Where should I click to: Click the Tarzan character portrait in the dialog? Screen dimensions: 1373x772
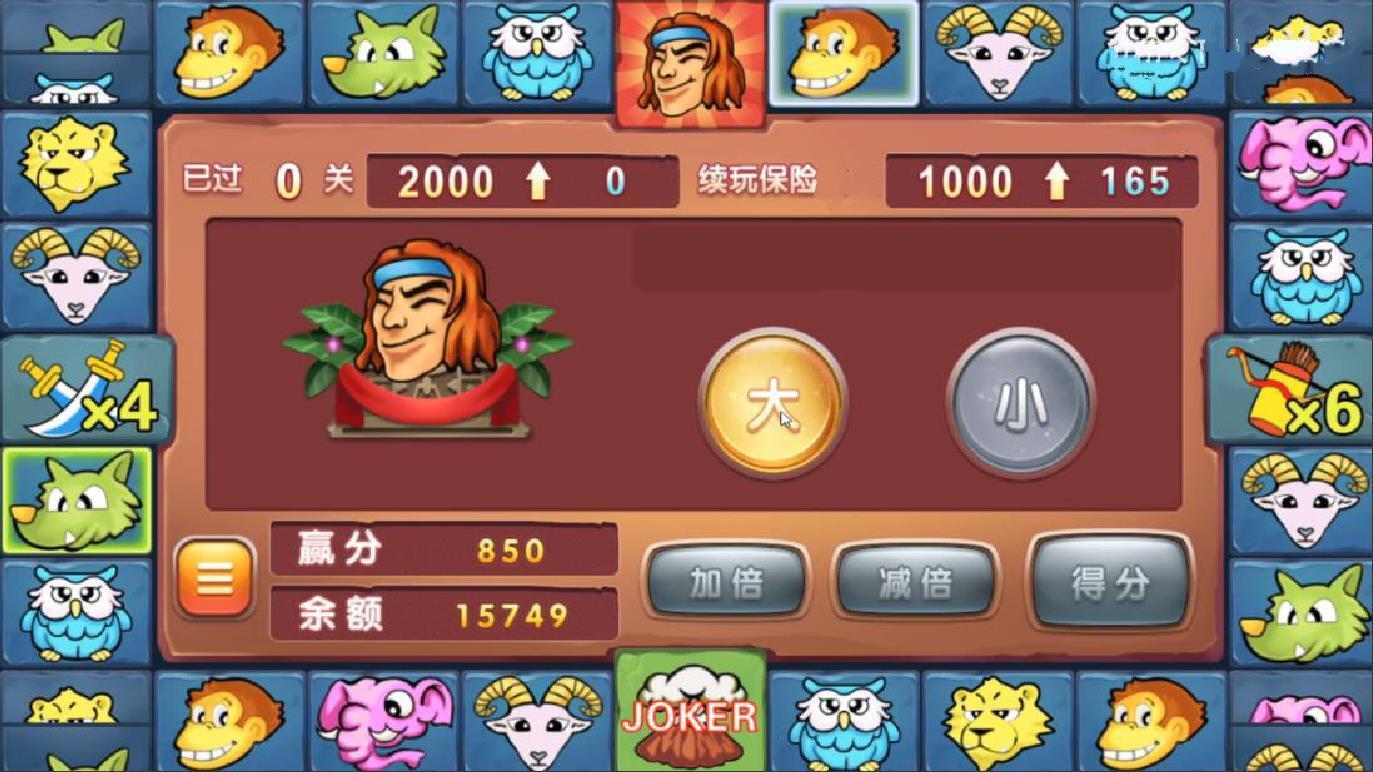[420, 330]
